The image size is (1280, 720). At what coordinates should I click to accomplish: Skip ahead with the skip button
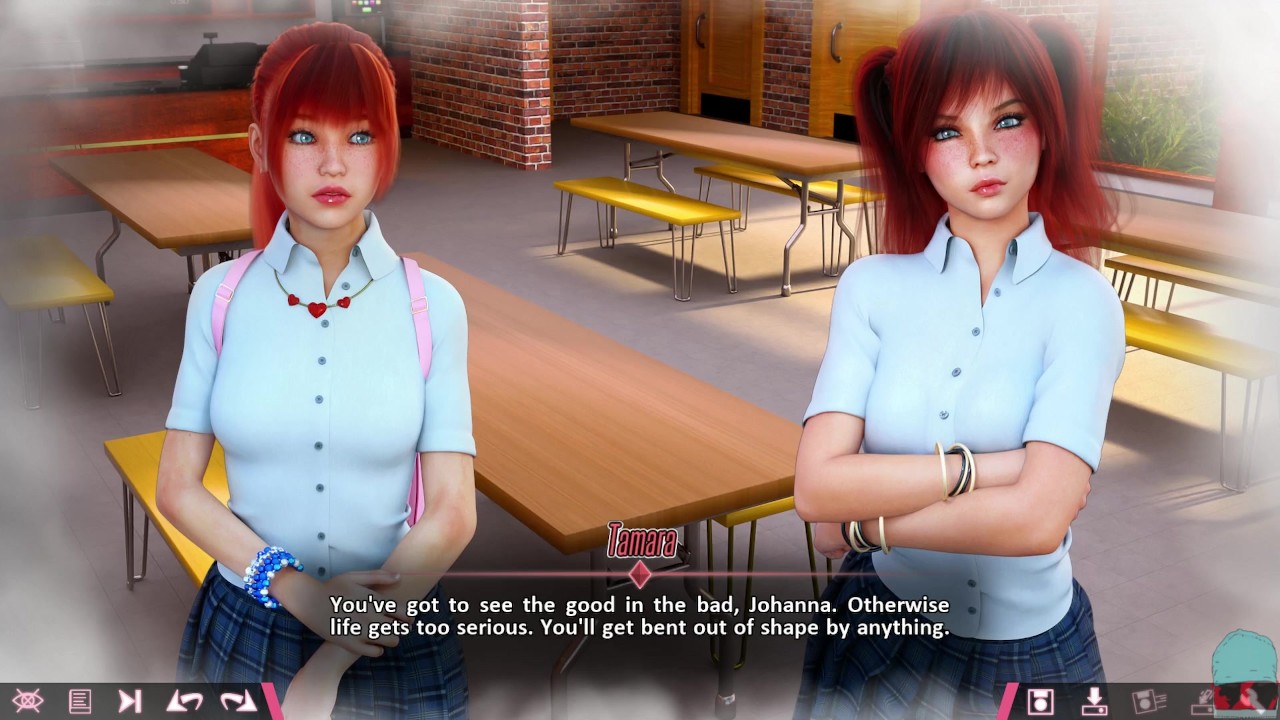pos(130,701)
